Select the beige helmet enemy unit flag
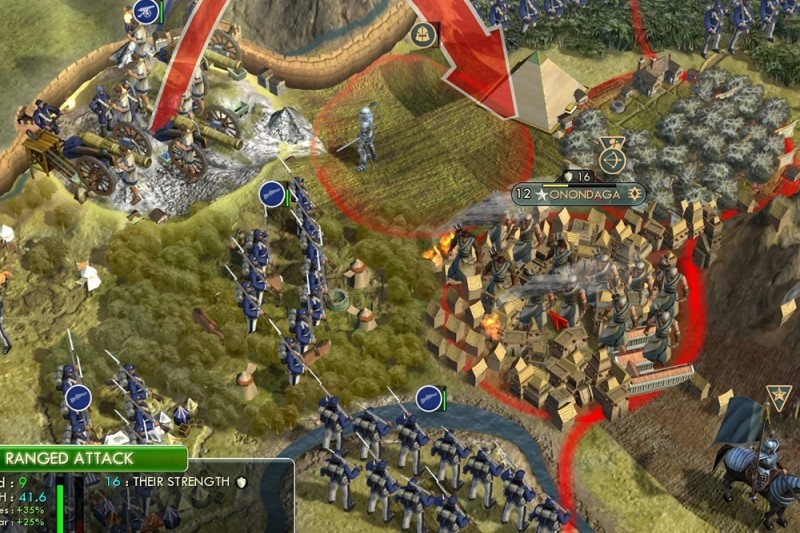 (422, 33)
